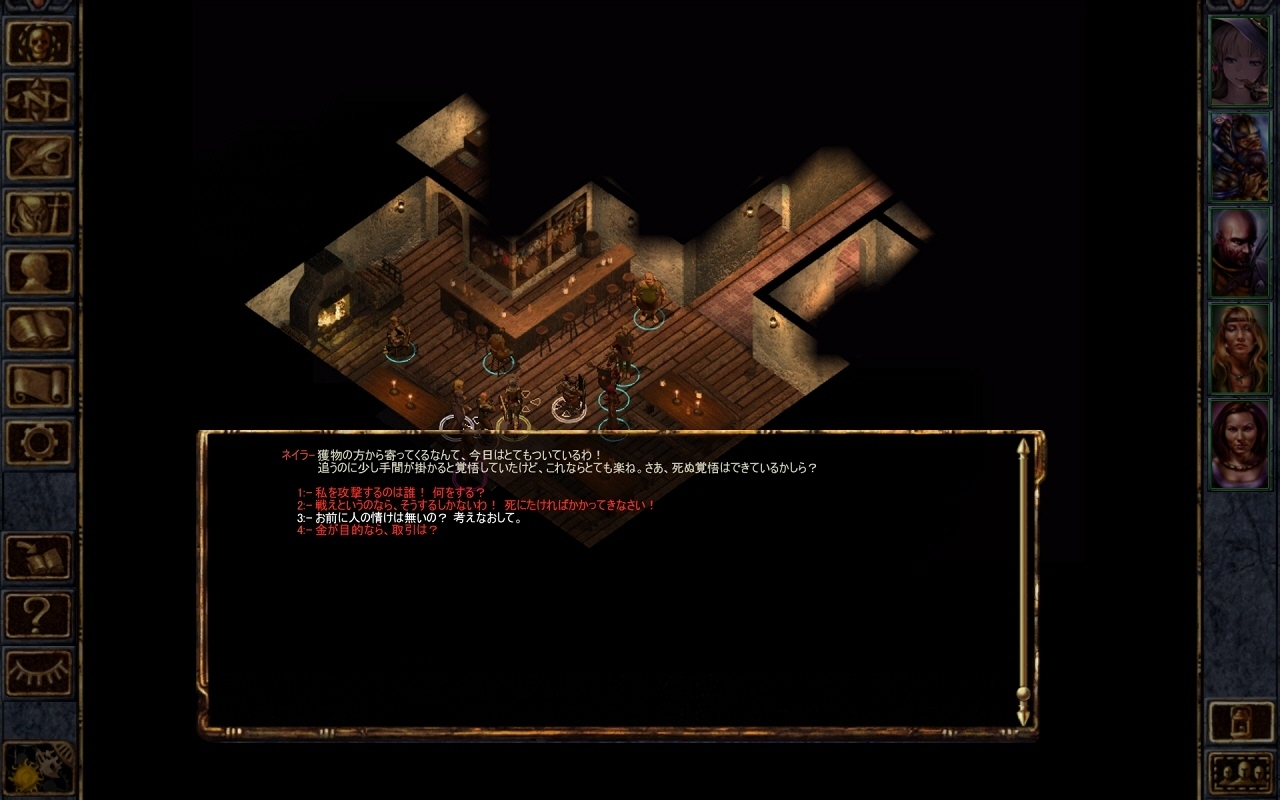Click the padlock button below the portraits
Viewport: 1280px width, 800px height.
point(1241,721)
